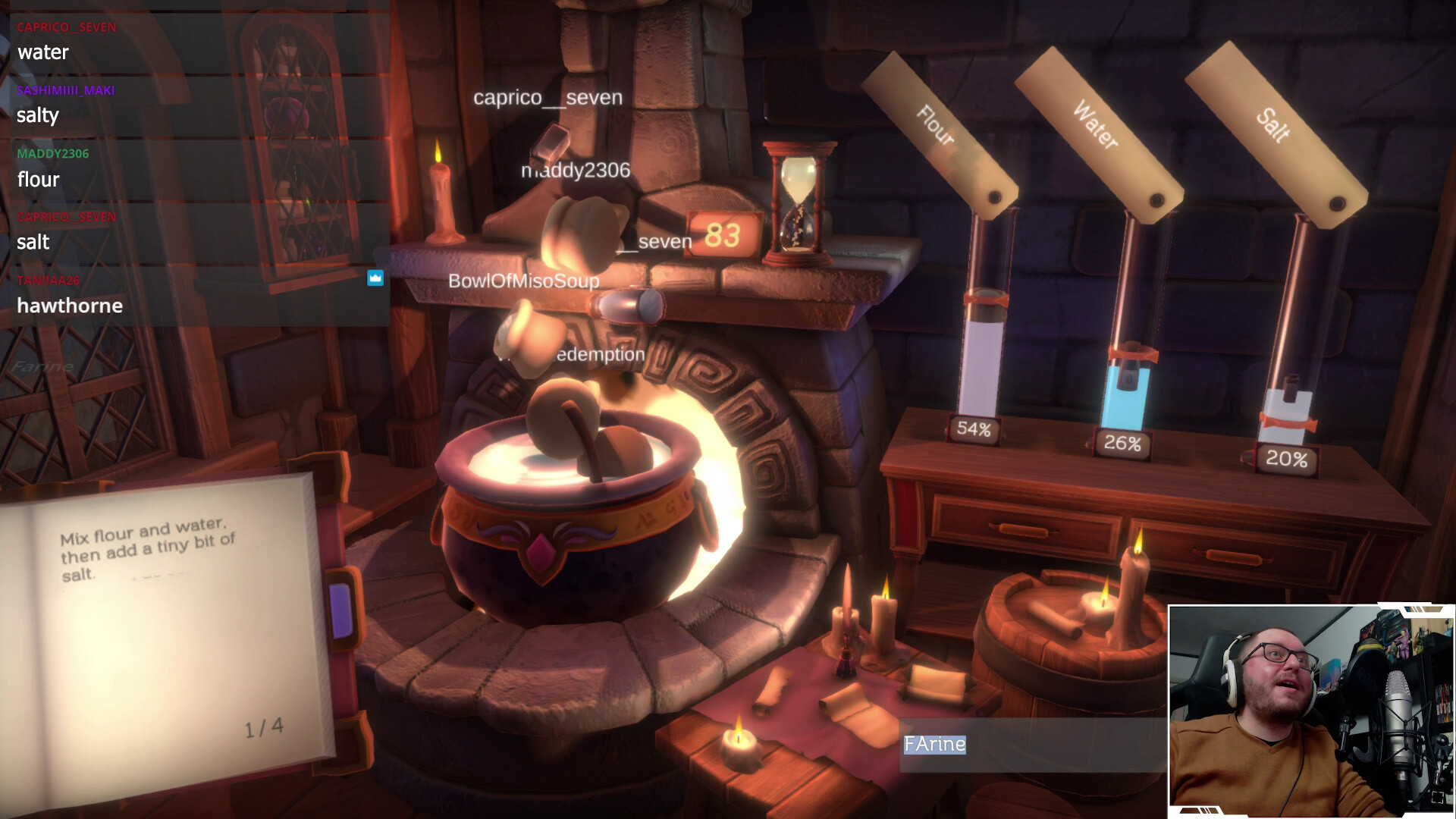Expand the webcam overlay panel
The image size is (1456, 819).
pos(1310,705)
